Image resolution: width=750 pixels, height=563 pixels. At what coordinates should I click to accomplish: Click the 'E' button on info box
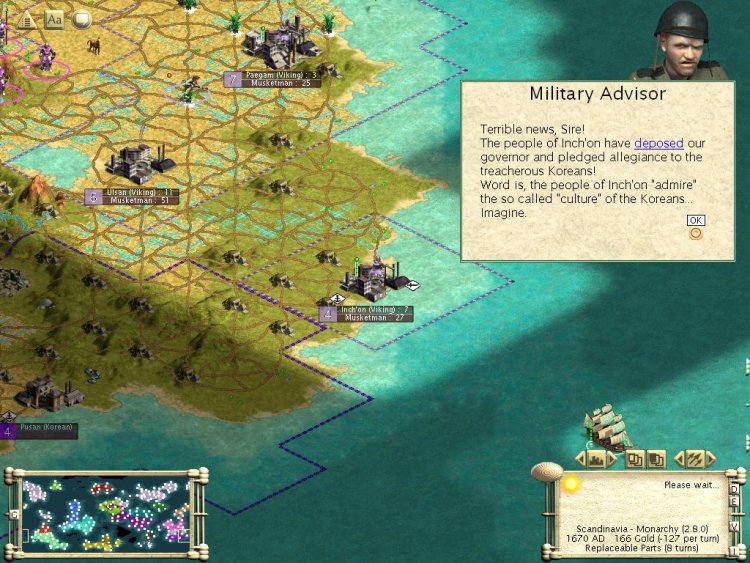coord(734,503)
